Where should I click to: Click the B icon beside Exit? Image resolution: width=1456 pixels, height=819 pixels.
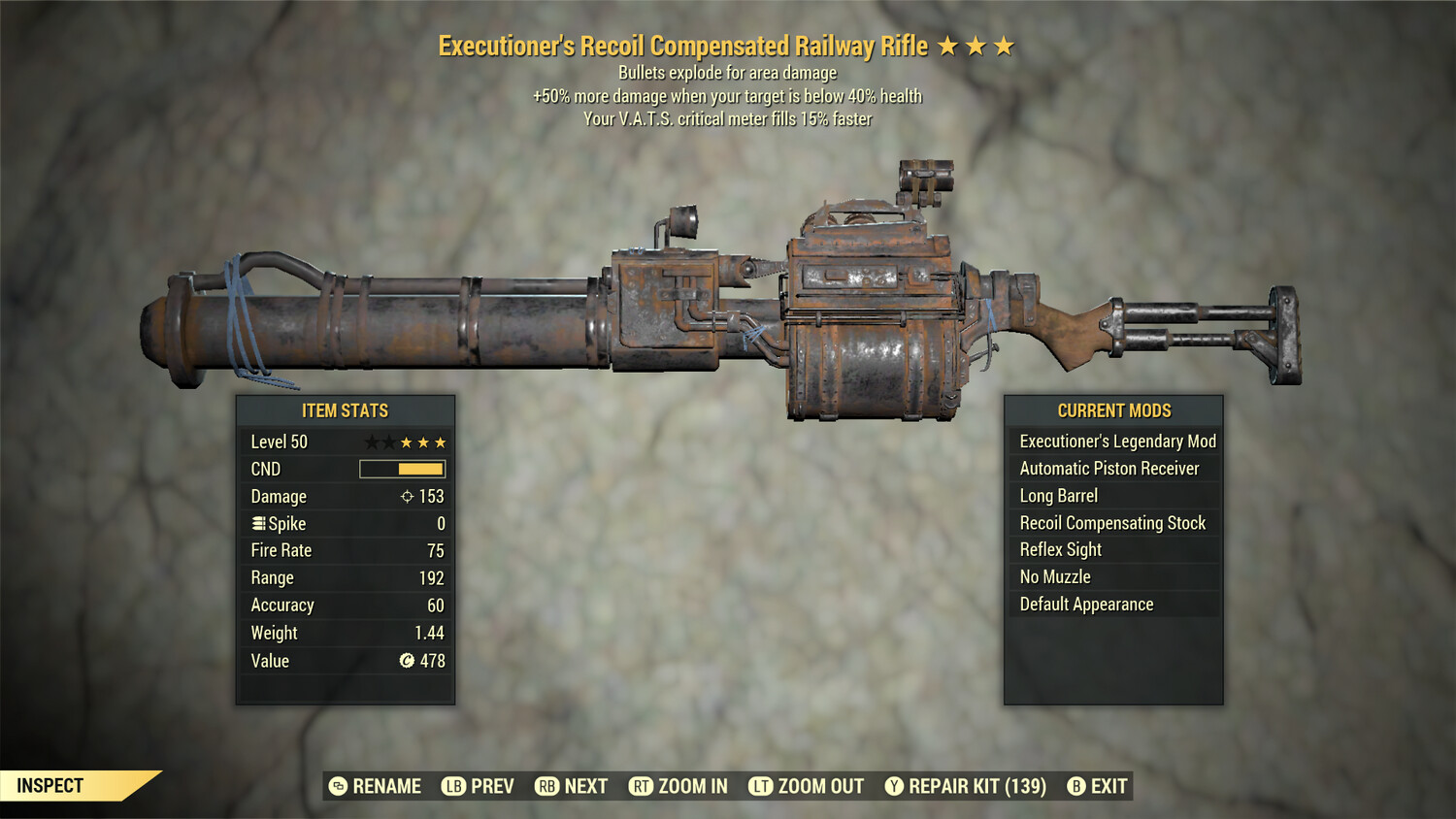1075,786
